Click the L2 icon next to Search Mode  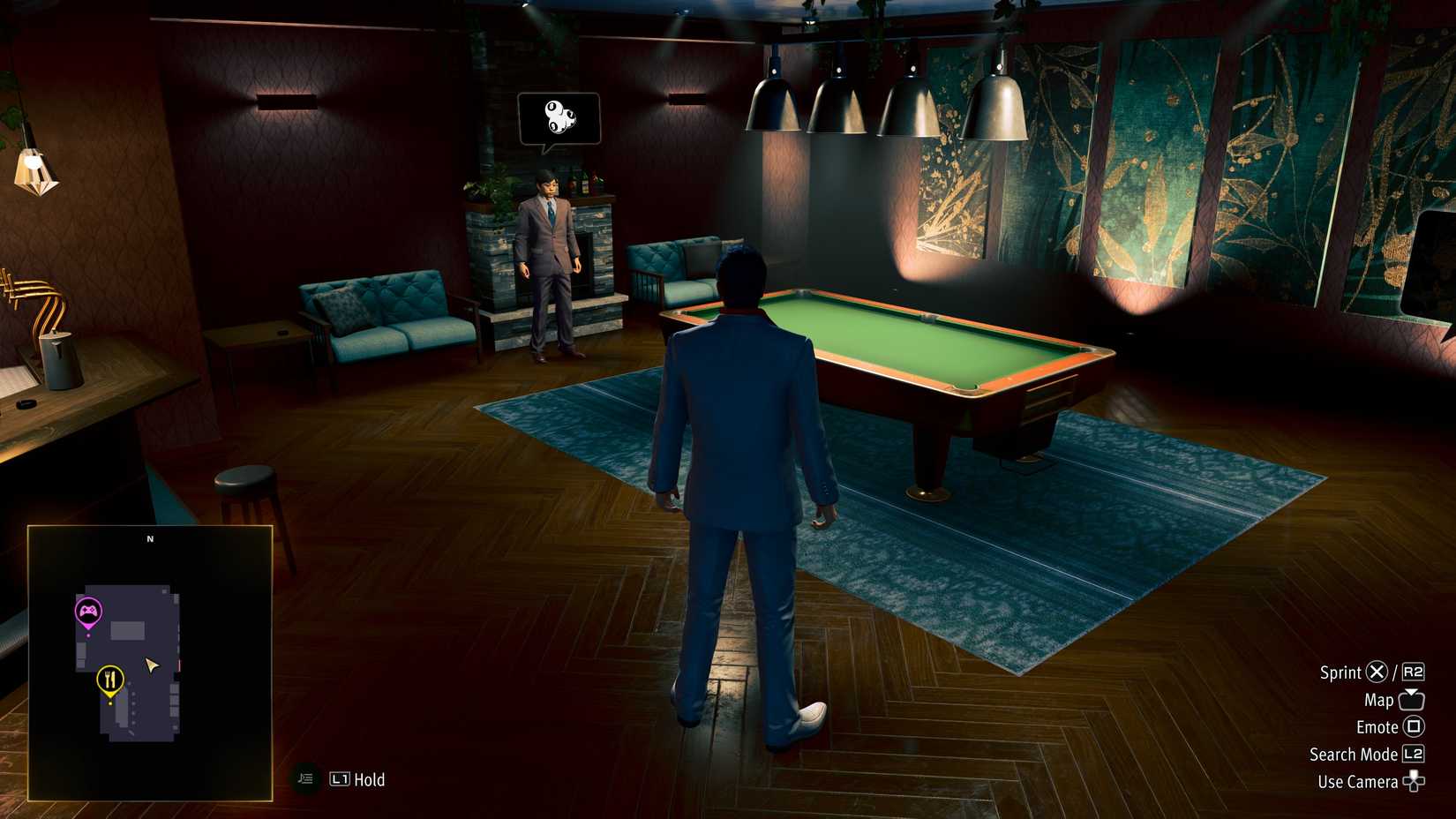(1413, 755)
